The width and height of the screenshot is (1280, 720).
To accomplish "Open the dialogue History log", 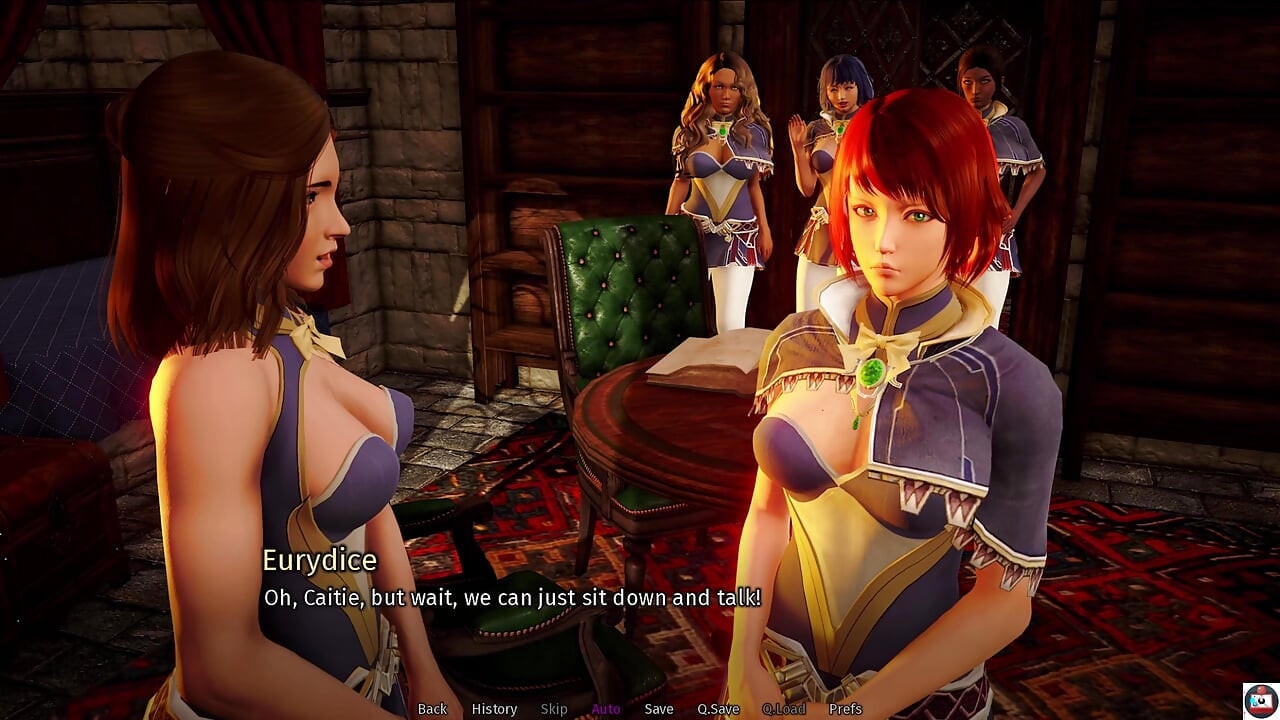I will tap(494, 709).
